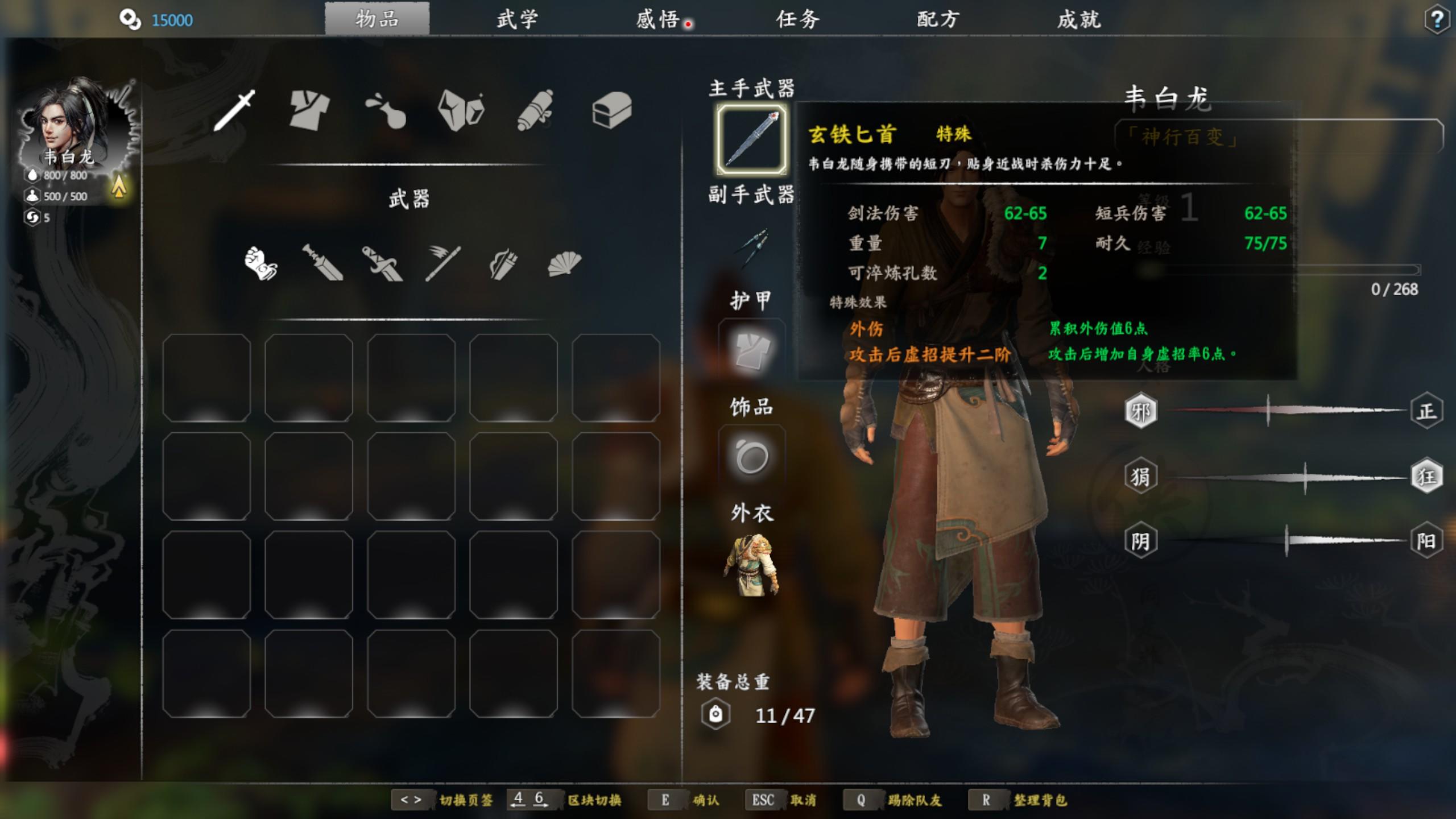Choose the empty 饰品 accessory ring slot
The width and height of the screenshot is (1456, 819).
(x=752, y=458)
